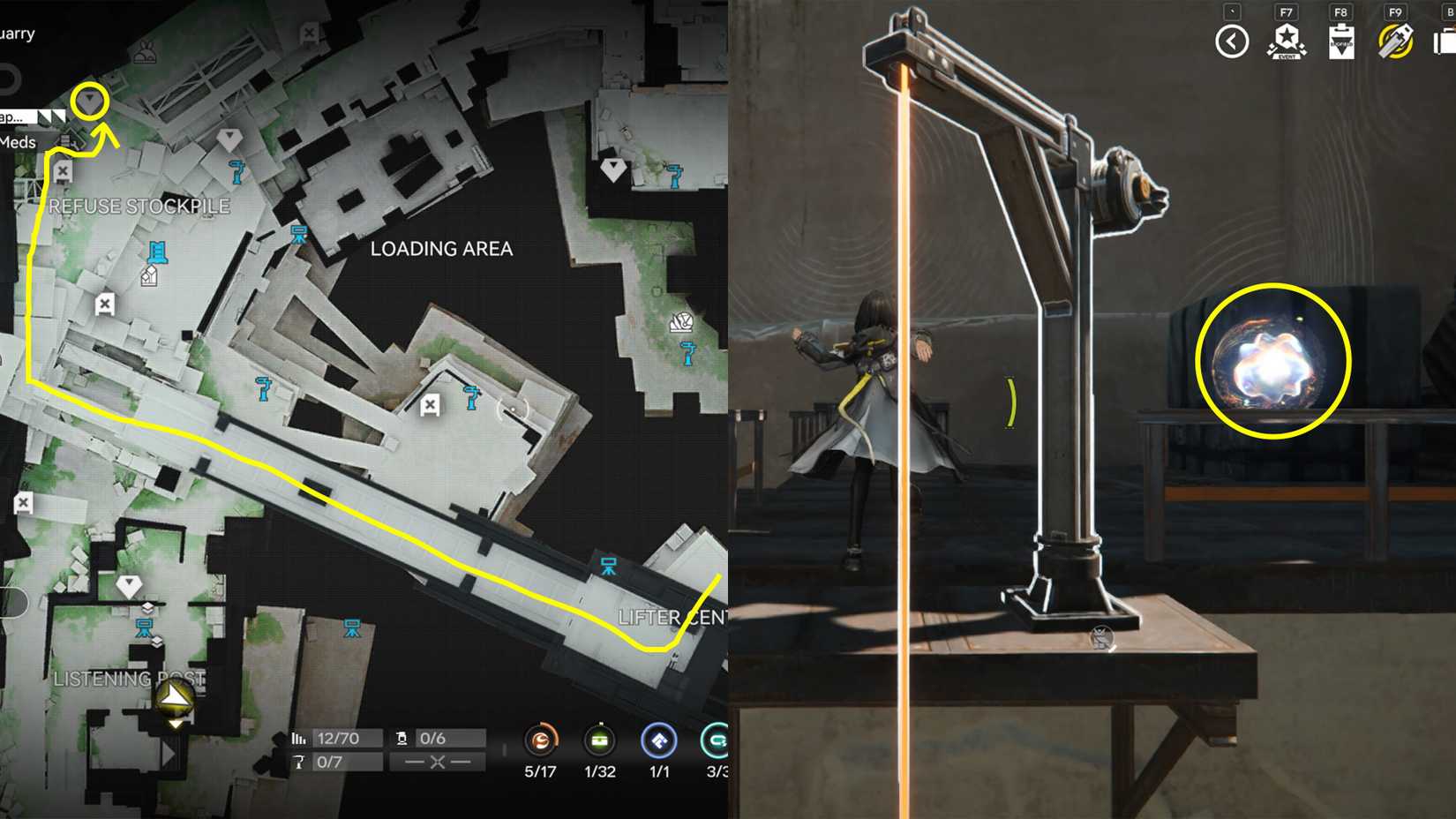Click the Quarry label at top left
The width and height of the screenshot is (1456, 819).
point(16,34)
